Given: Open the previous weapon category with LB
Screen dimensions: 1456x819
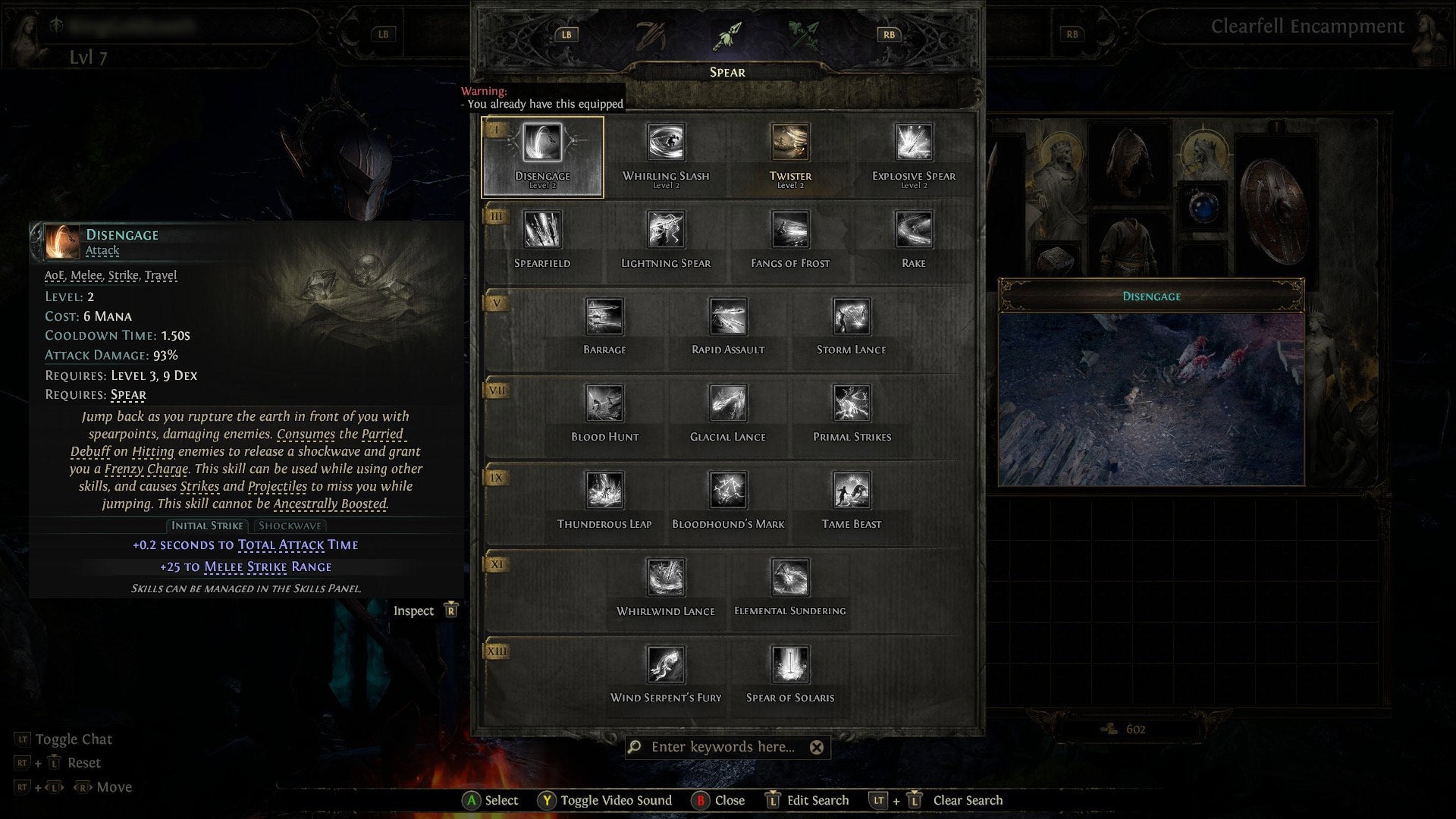Looking at the screenshot, I should click(x=566, y=33).
